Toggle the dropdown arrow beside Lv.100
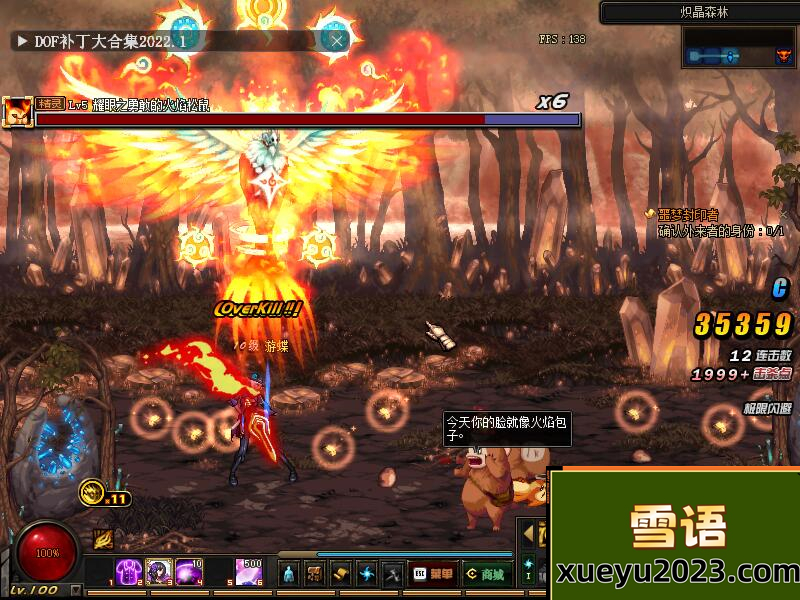The width and height of the screenshot is (800, 600). (76, 591)
